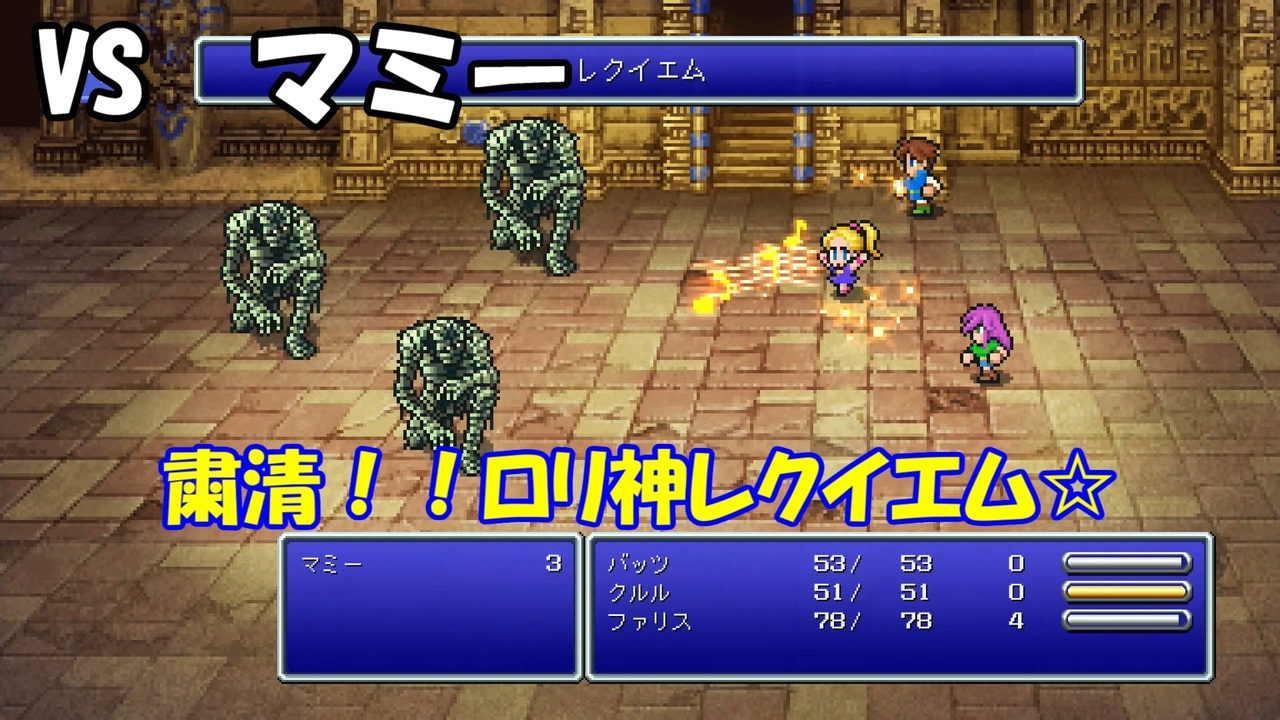The image size is (1280, 720).
Task: Click Krile's filled yellow ATB gauge
Action: click(1125, 592)
